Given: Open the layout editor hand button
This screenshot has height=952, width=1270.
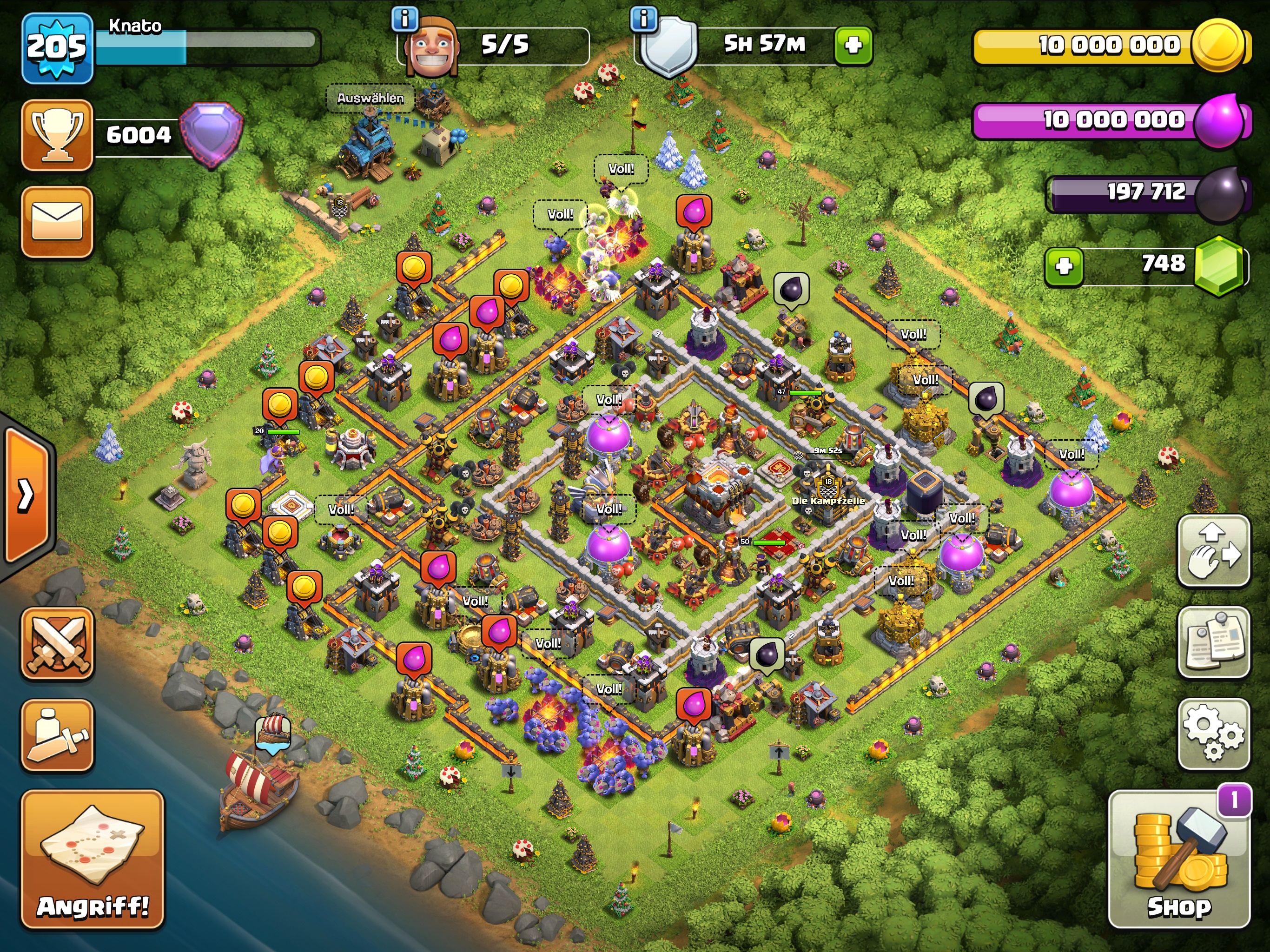Looking at the screenshot, I should [x=1213, y=551].
